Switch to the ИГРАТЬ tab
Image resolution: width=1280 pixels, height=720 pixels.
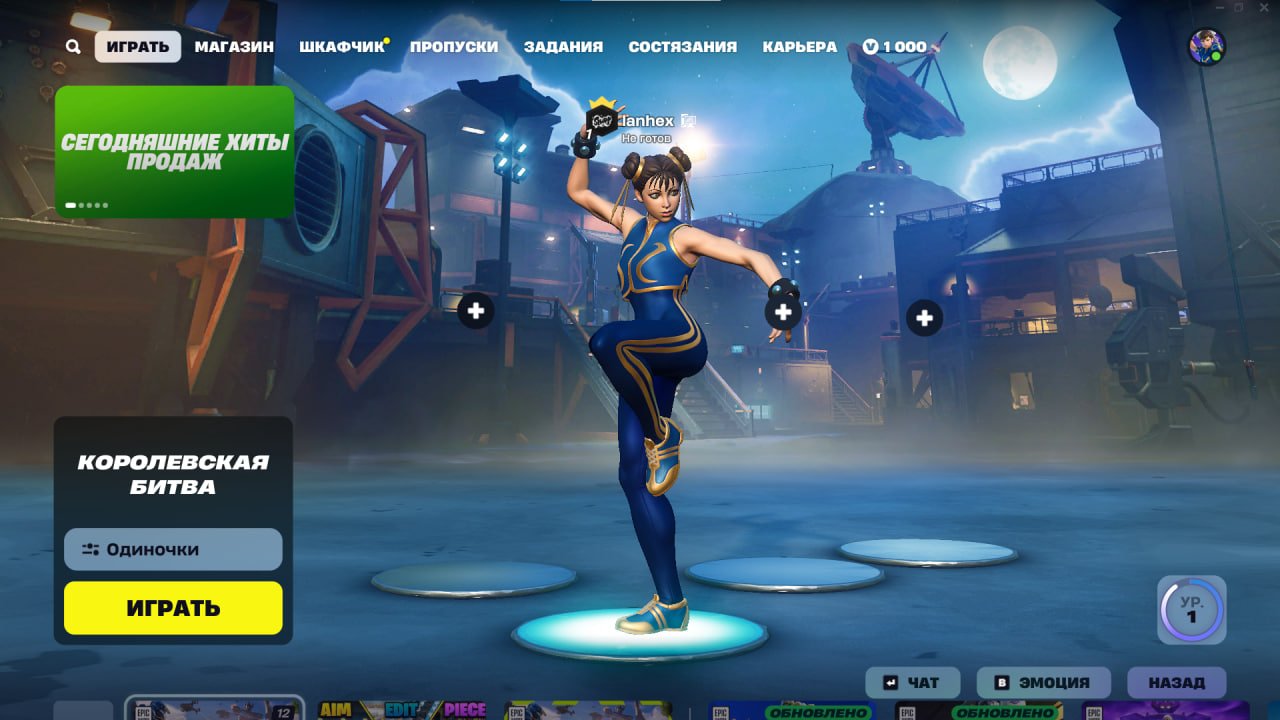138,46
